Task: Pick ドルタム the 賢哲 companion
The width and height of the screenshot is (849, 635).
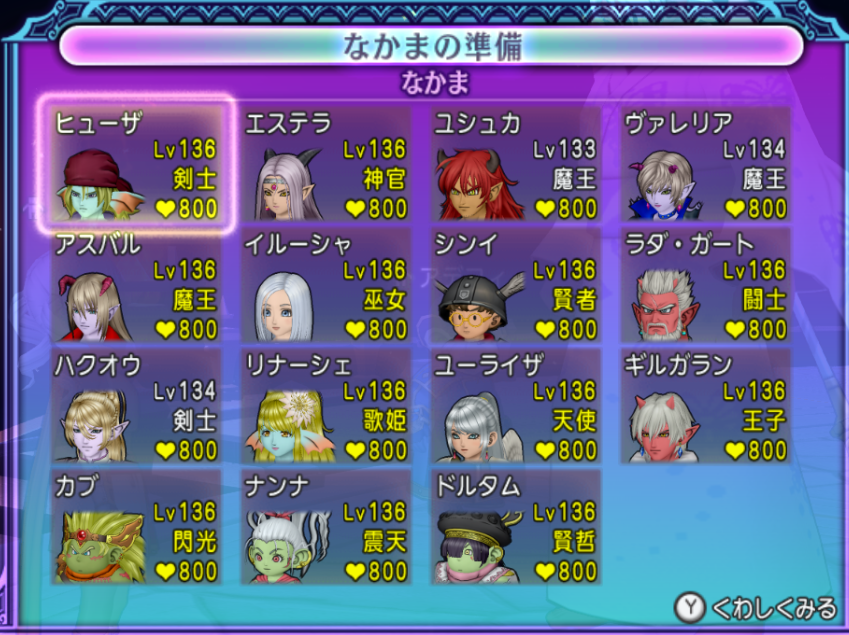Action: tap(516, 527)
